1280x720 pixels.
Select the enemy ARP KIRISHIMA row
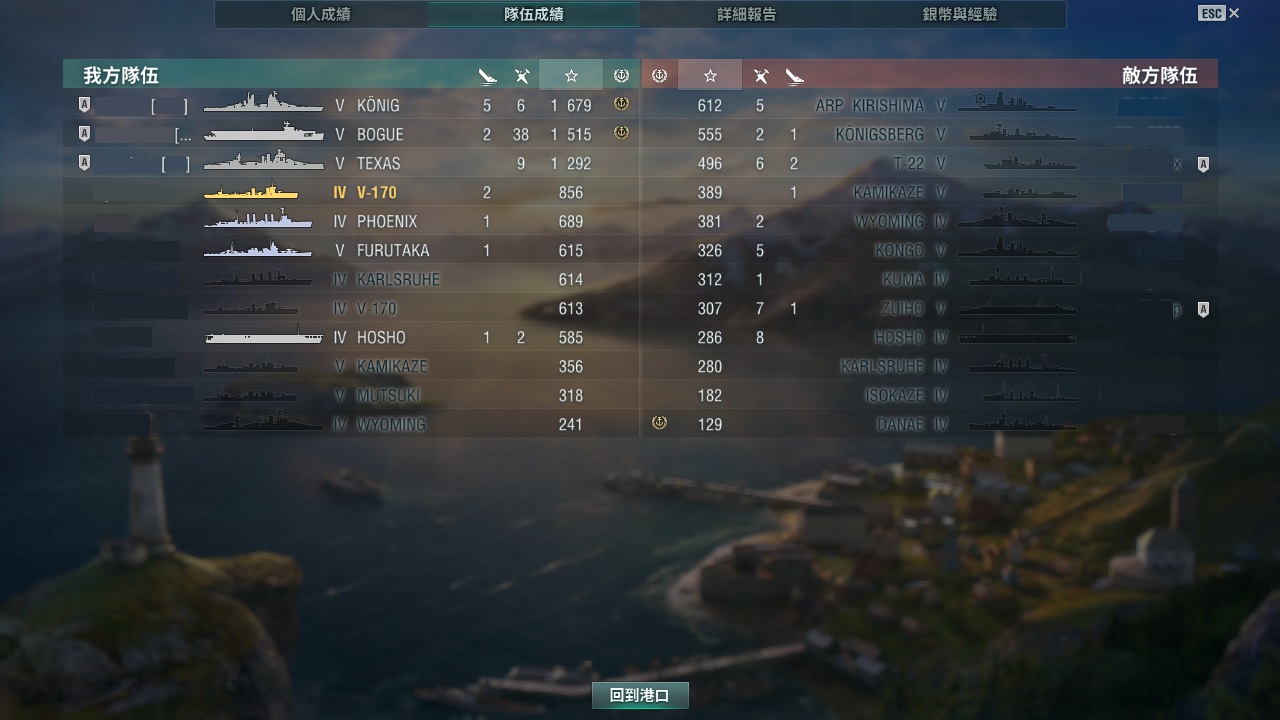coord(928,105)
